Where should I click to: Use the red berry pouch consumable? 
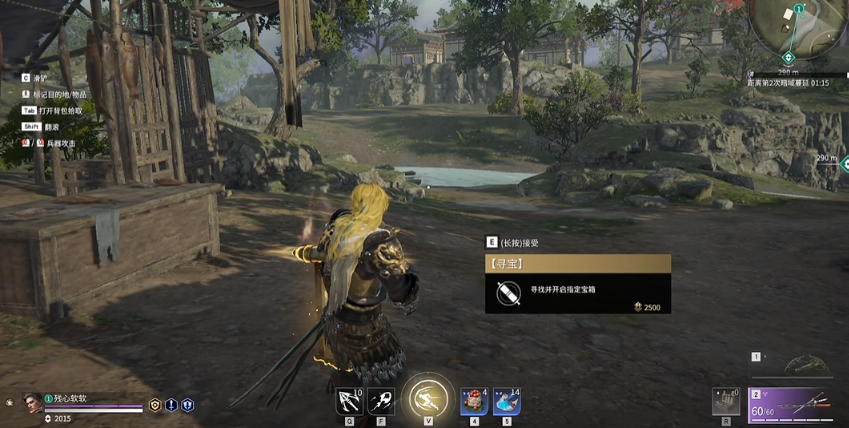tap(474, 402)
